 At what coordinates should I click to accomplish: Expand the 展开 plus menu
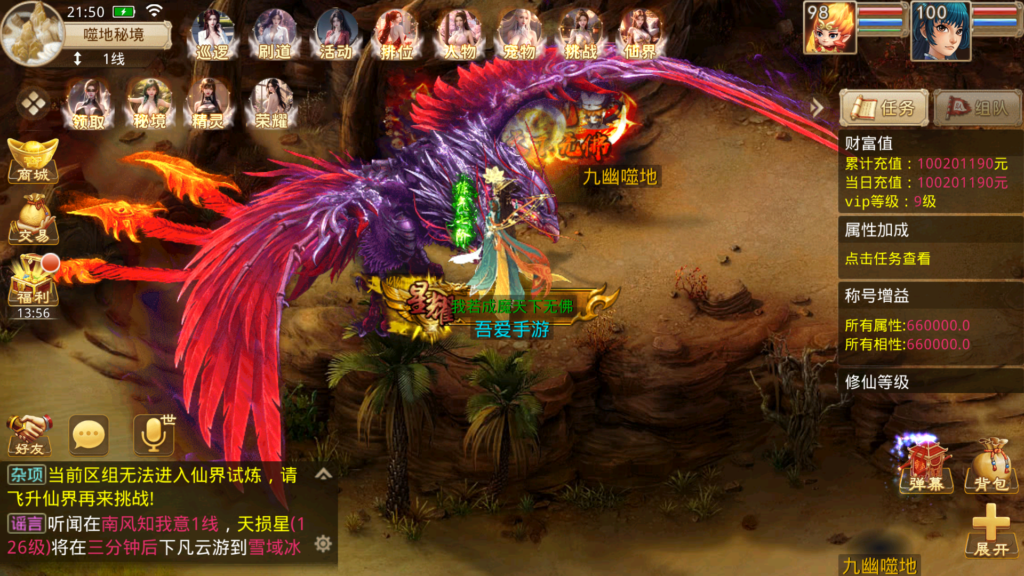point(991,530)
